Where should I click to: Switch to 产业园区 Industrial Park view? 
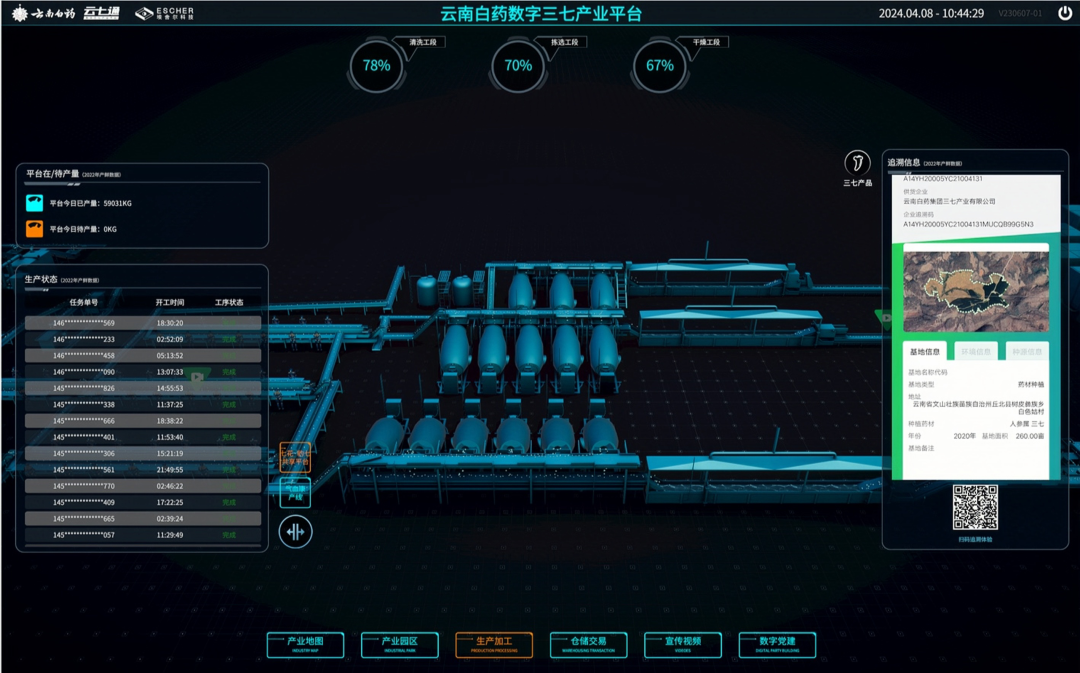pyautogui.click(x=399, y=644)
